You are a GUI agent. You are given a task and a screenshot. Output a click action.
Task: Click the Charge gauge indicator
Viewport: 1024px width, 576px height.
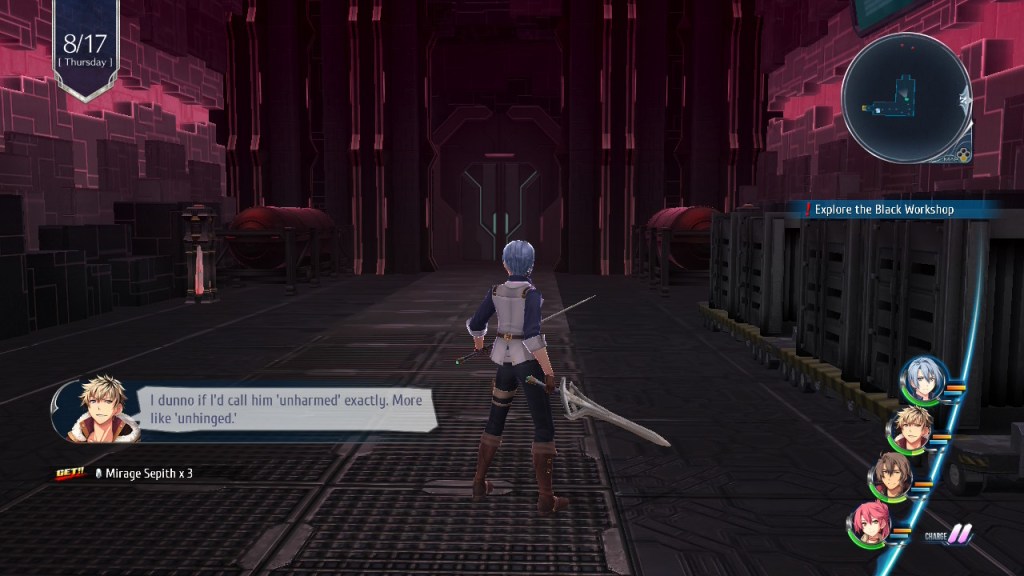[948, 536]
